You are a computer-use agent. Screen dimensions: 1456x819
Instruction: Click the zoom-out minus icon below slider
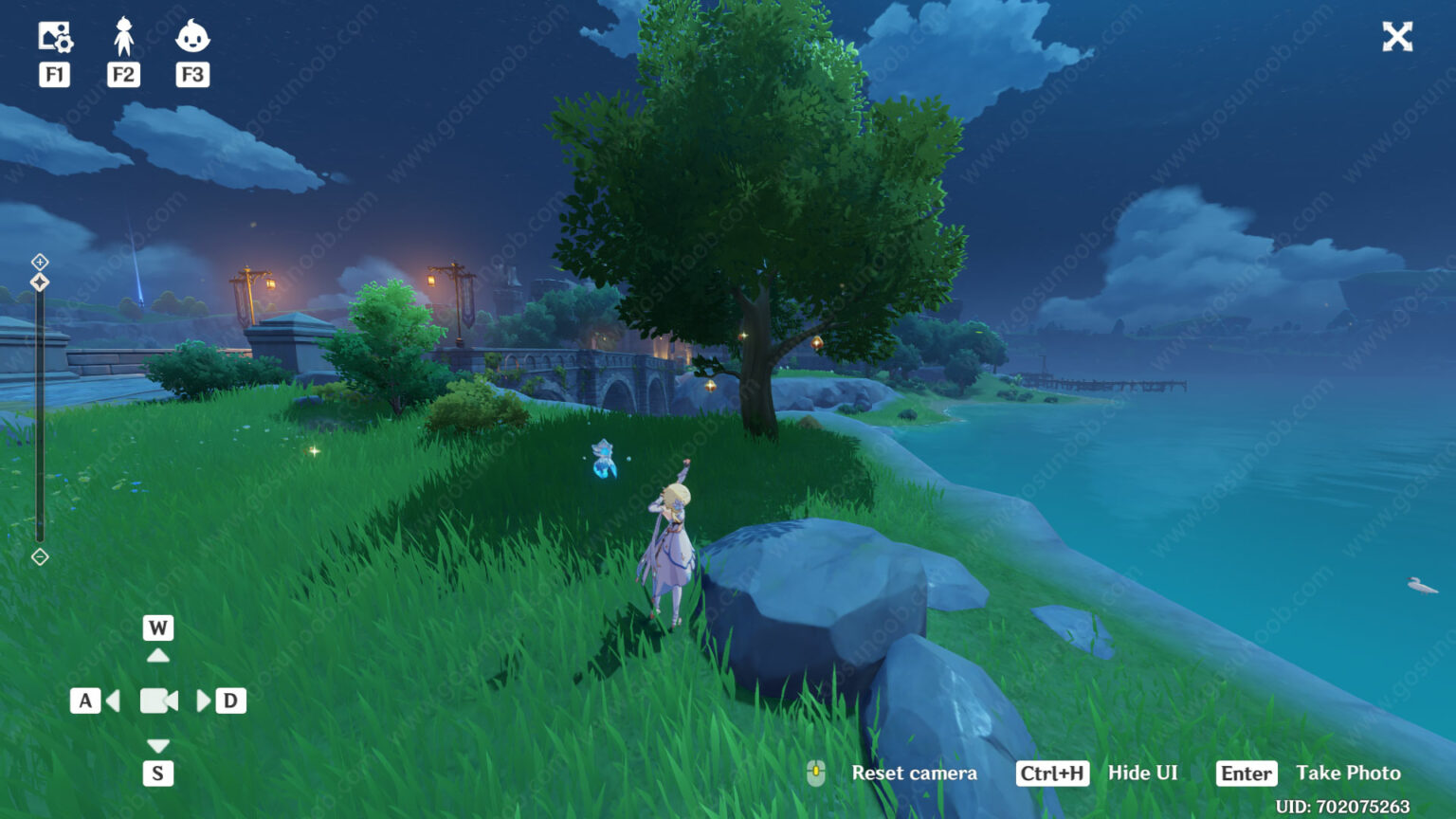[40, 556]
